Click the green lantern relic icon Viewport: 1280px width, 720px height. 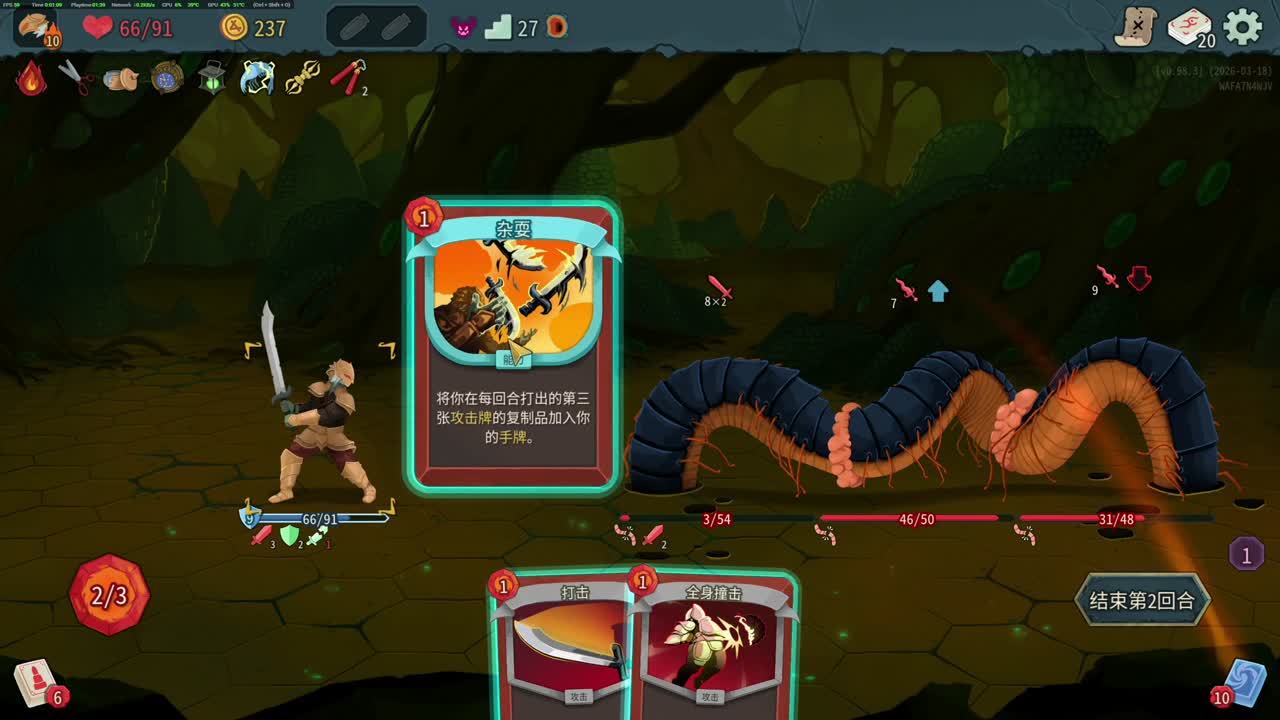point(211,77)
